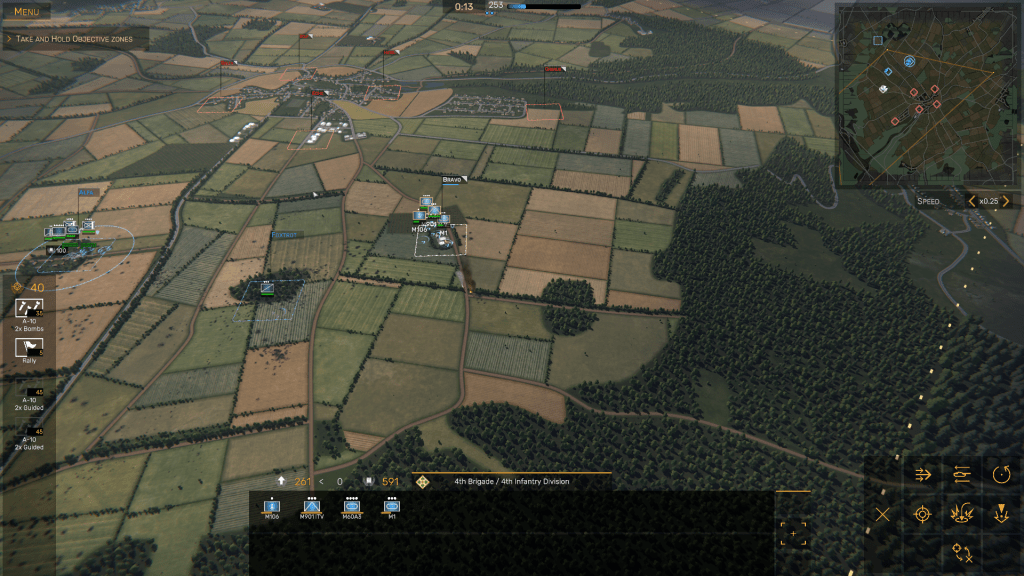Screen dimensions: 1024x576
Task: Select the explosion fire-position command
Action: tap(962, 515)
